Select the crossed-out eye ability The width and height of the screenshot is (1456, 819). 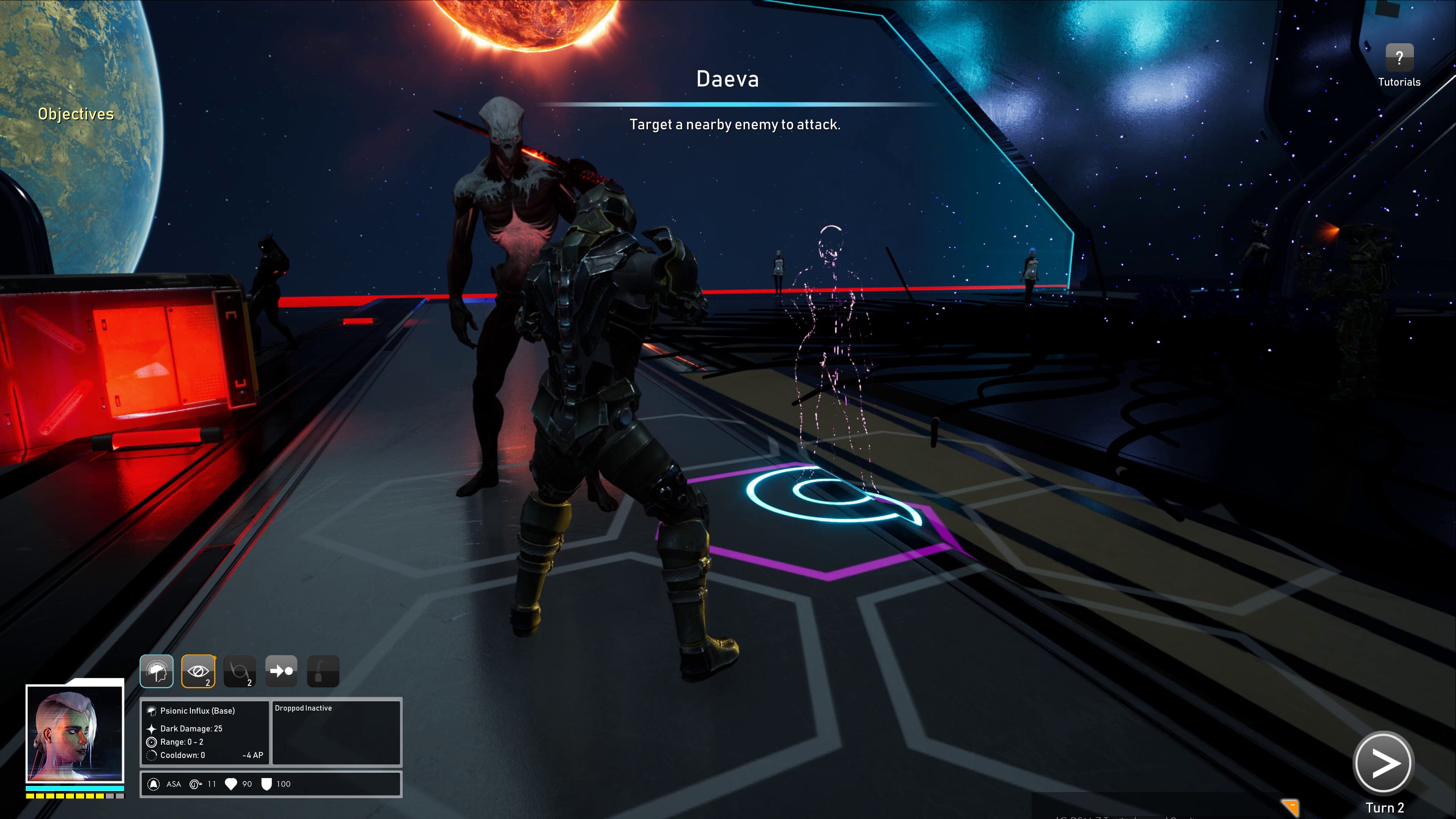click(x=198, y=672)
